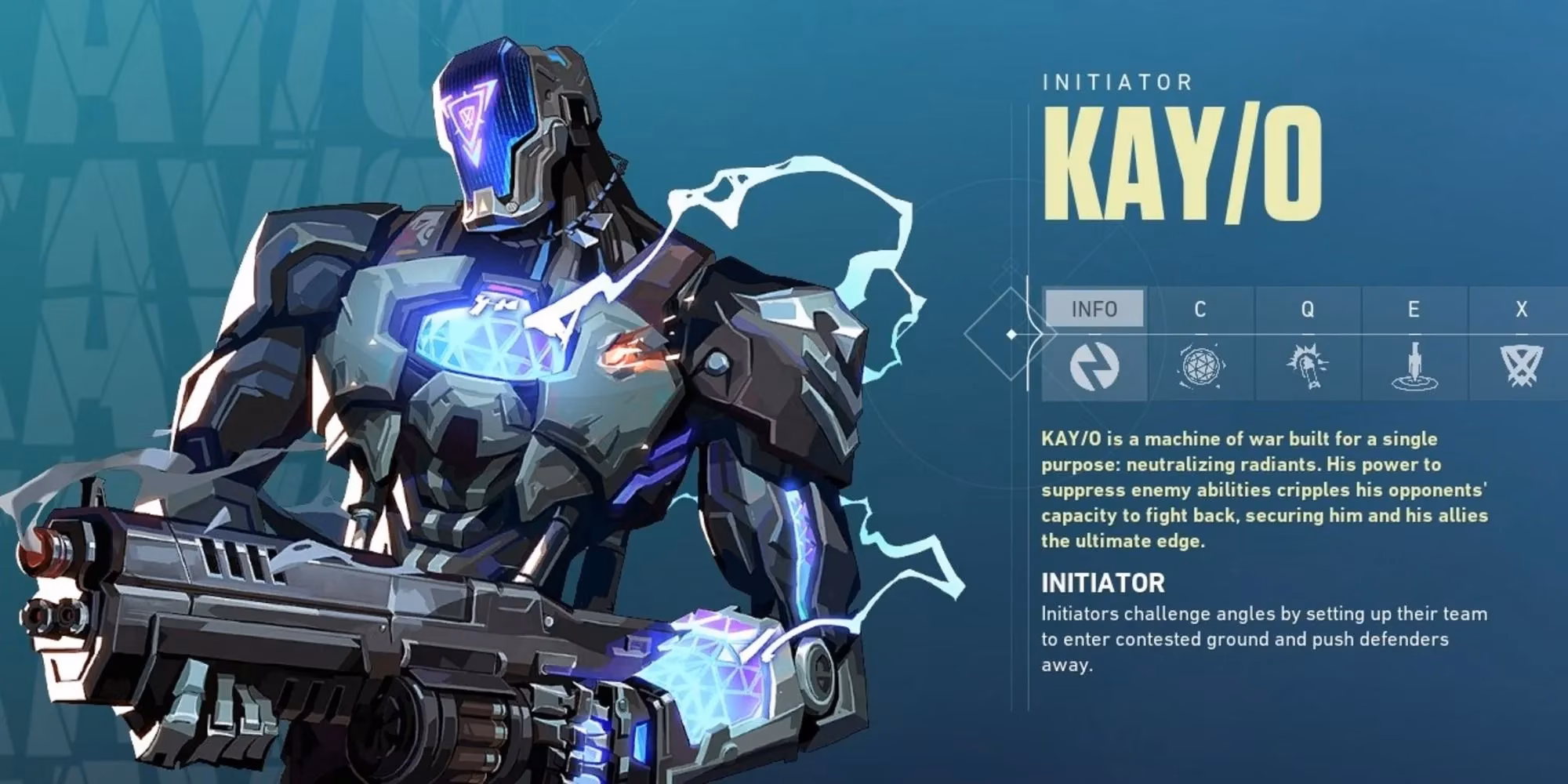View the X ultimate ability tab
Screen dimensions: 1568x784
(x=1521, y=309)
